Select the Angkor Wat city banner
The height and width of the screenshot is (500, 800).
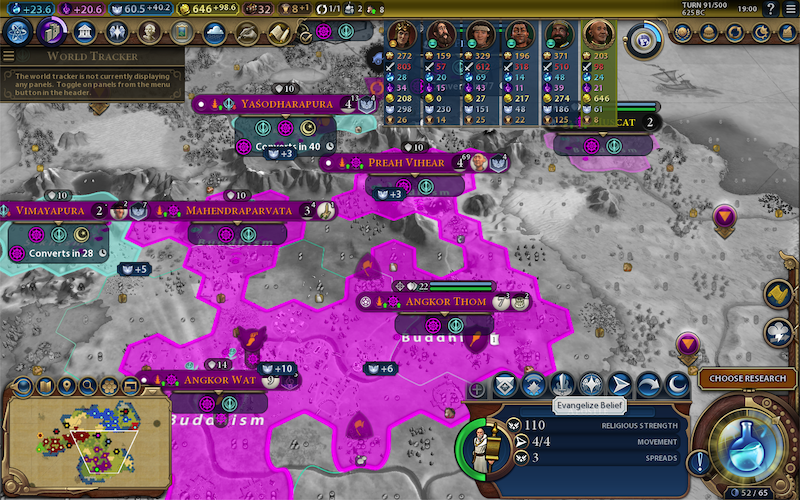(218, 380)
